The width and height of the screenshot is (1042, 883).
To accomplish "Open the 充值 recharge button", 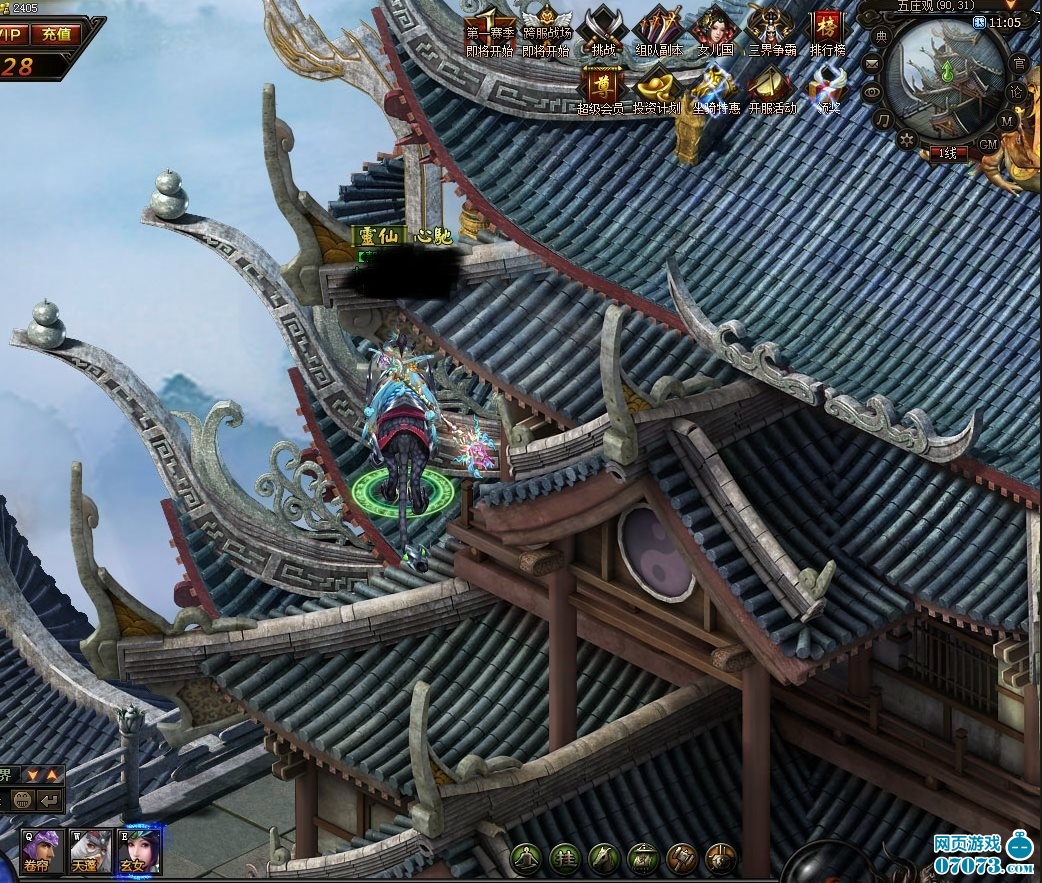I will [x=56, y=33].
